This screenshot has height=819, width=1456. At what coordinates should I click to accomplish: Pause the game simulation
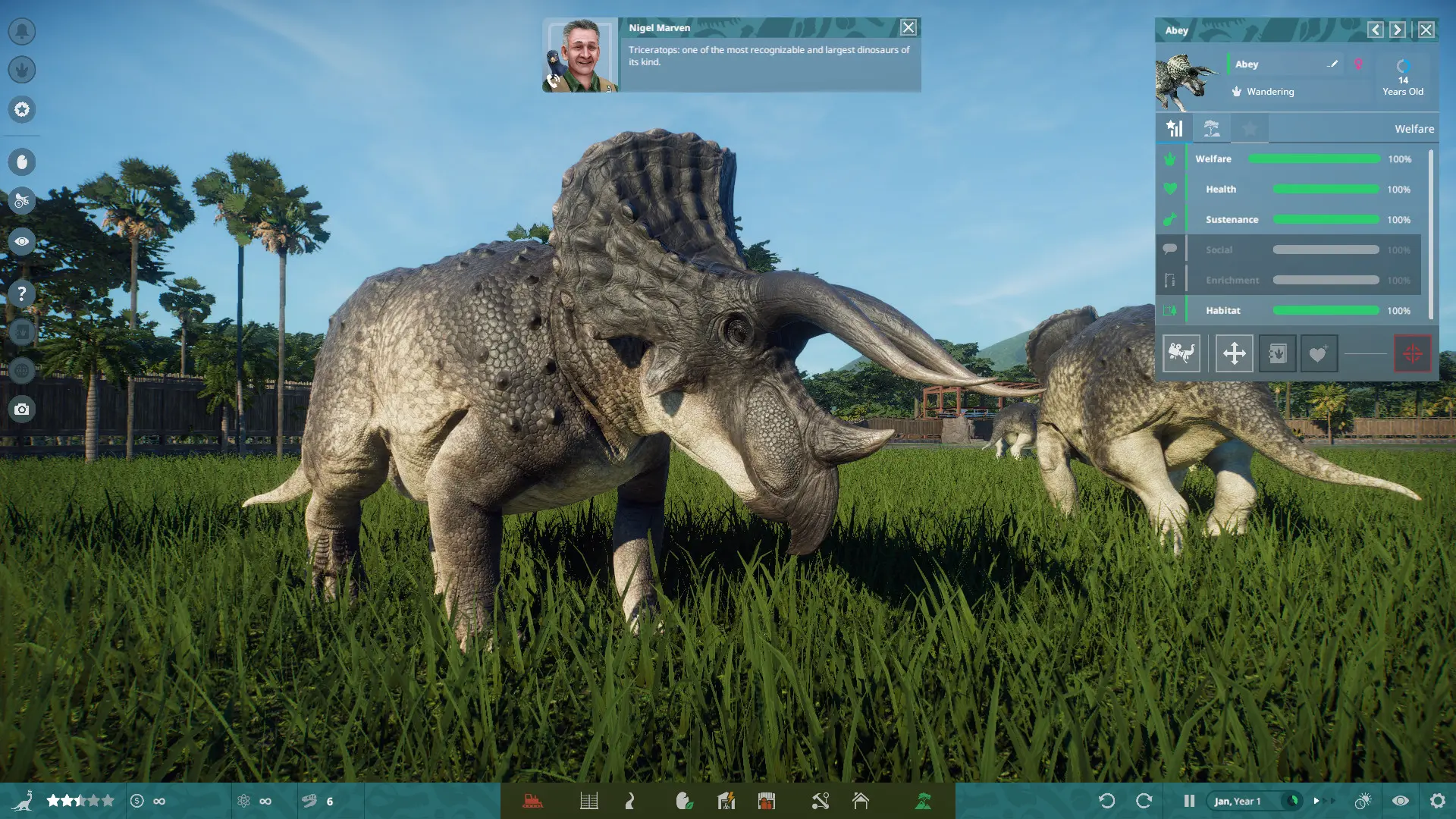click(x=1188, y=800)
